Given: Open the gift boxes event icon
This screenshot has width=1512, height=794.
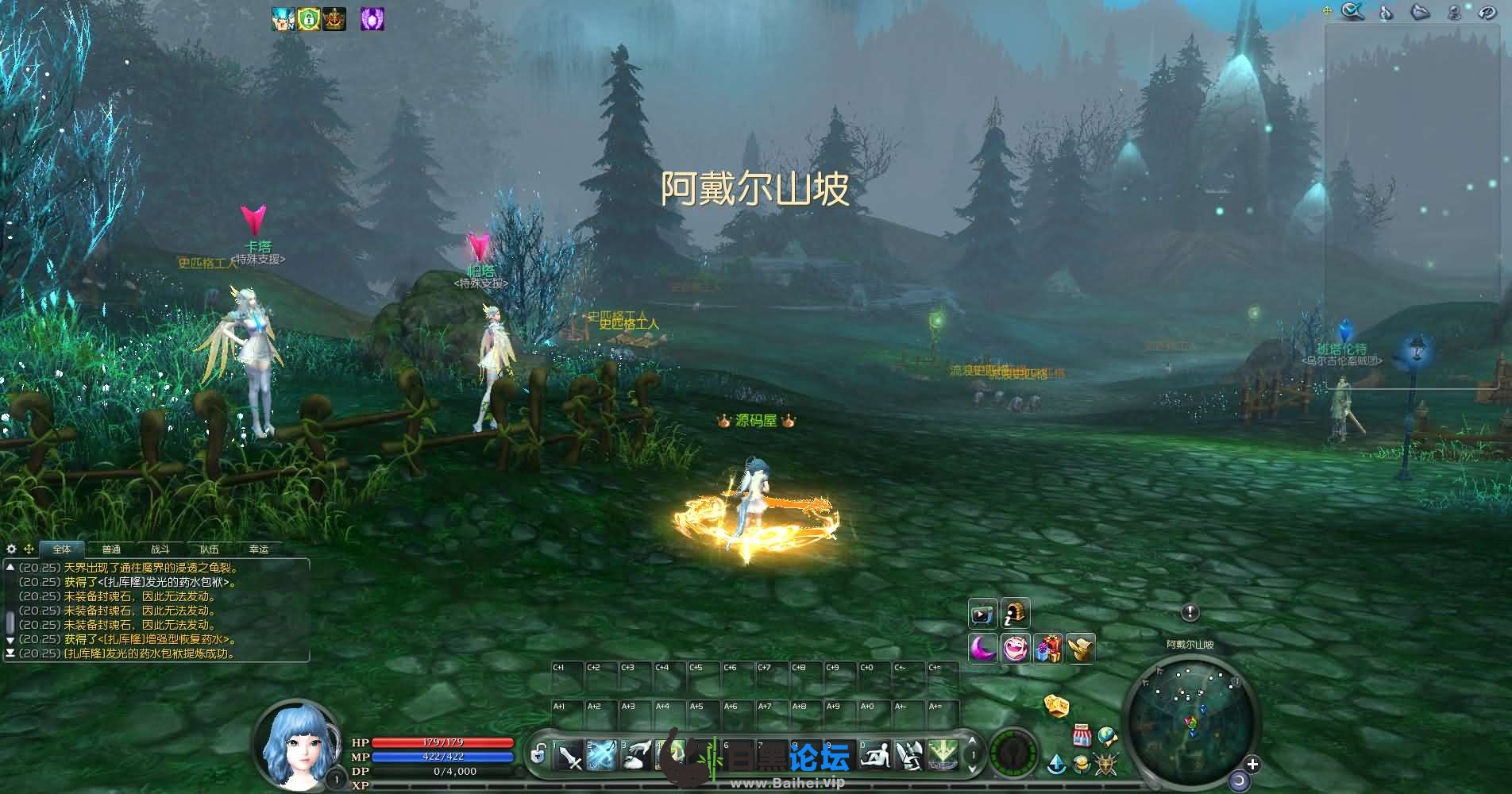Looking at the screenshot, I should click(x=1048, y=649).
